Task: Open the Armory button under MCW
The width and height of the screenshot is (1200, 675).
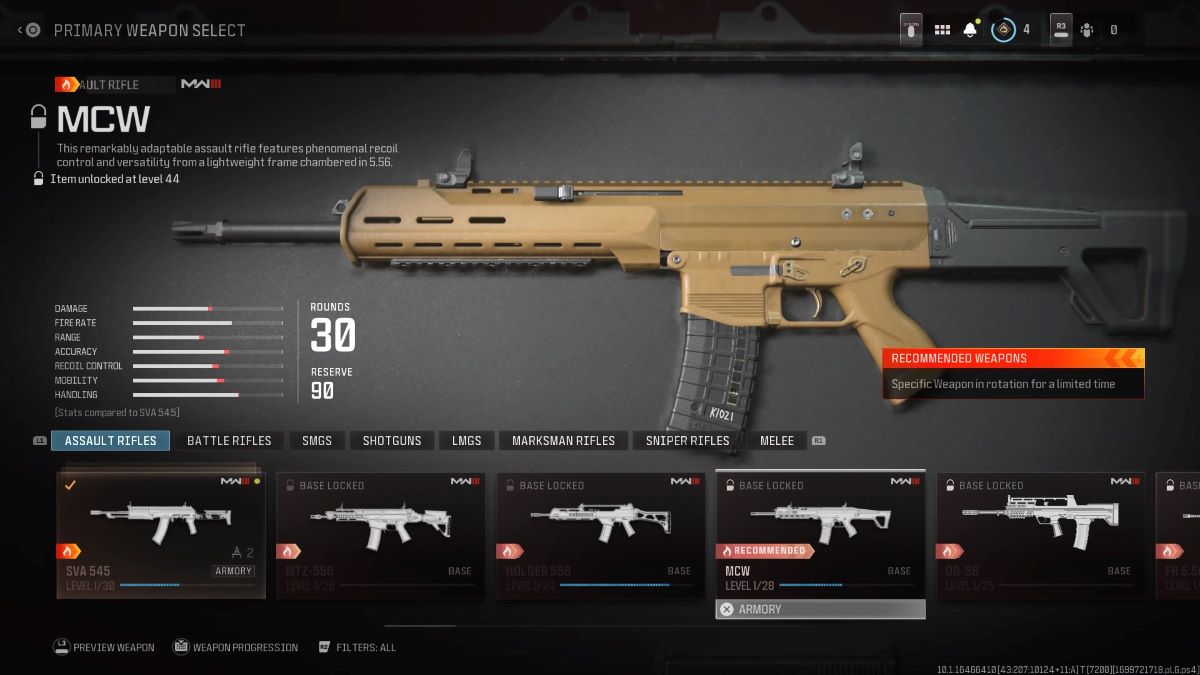Action: click(820, 609)
